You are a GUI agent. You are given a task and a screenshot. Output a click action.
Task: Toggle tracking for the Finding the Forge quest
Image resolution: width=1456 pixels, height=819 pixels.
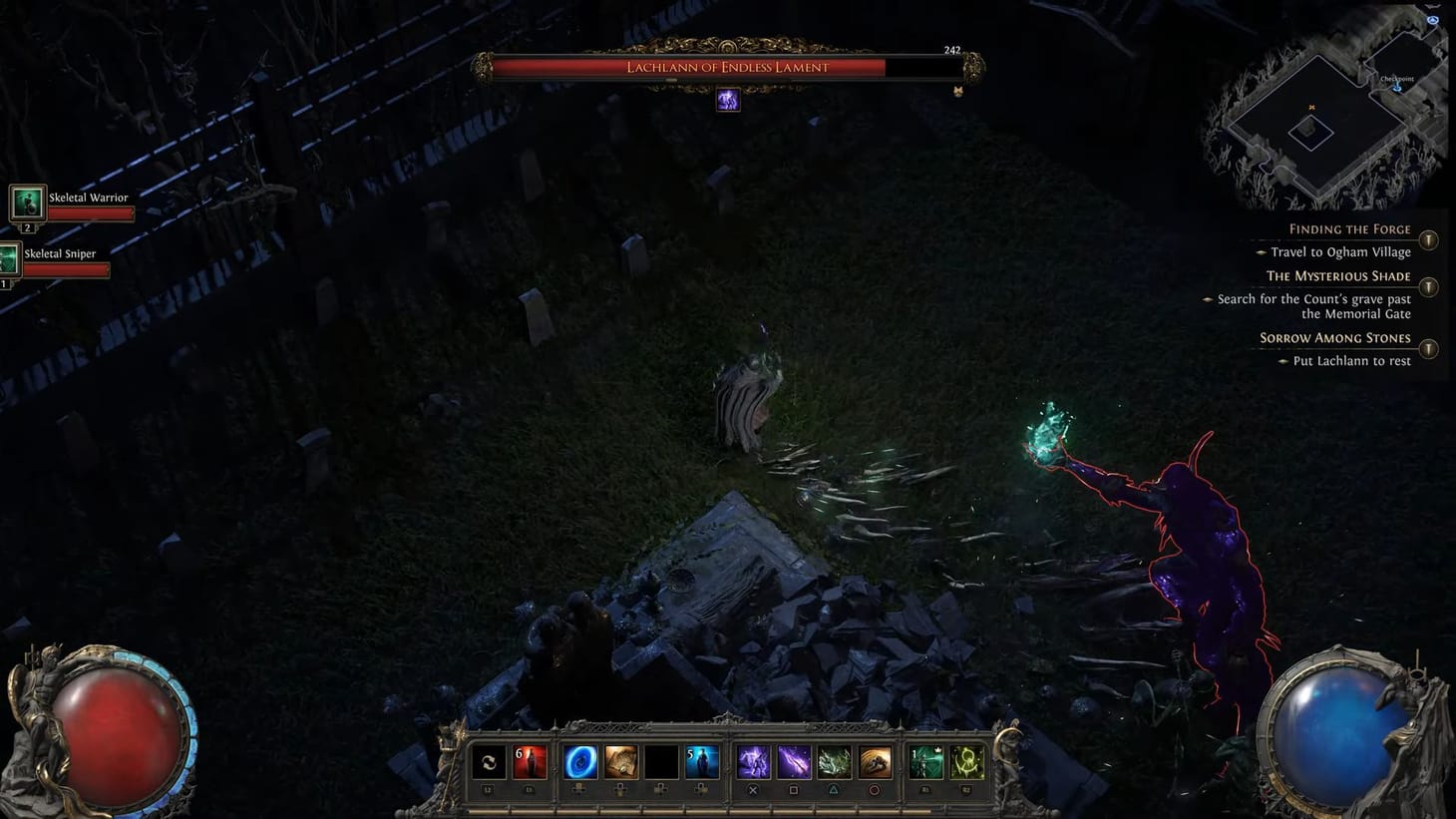pyautogui.click(x=1429, y=239)
